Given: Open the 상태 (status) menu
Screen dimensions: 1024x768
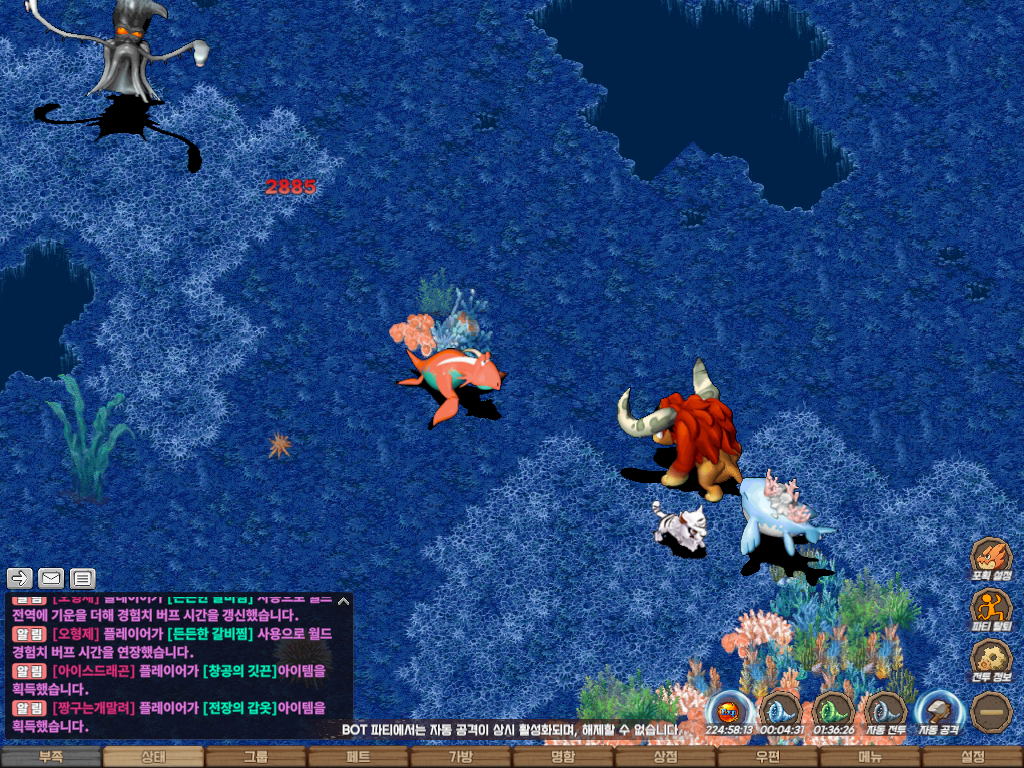Looking at the screenshot, I should (x=153, y=757).
